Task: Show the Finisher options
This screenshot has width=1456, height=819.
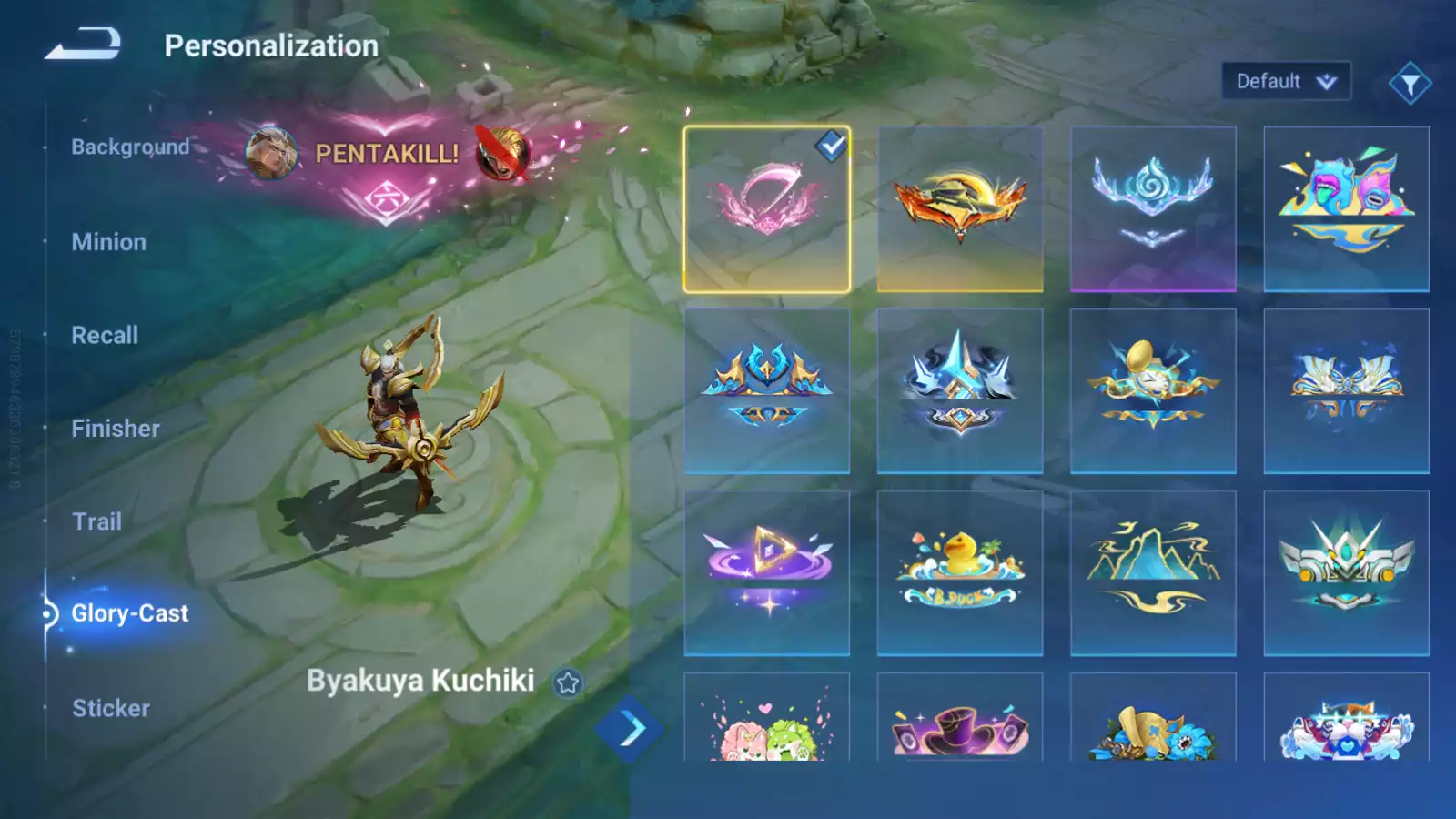Action: (x=116, y=429)
